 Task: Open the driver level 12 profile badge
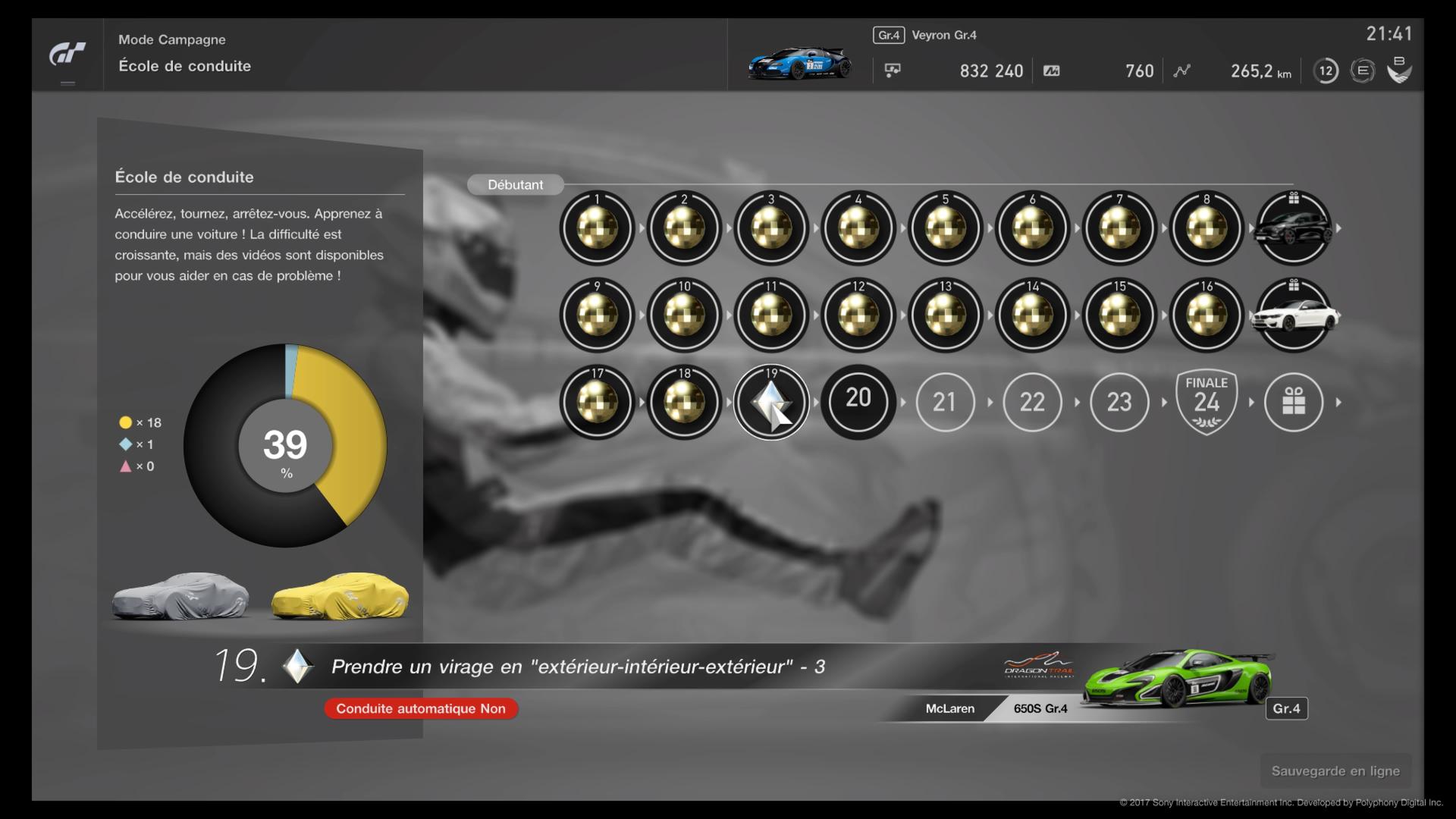point(1326,71)
